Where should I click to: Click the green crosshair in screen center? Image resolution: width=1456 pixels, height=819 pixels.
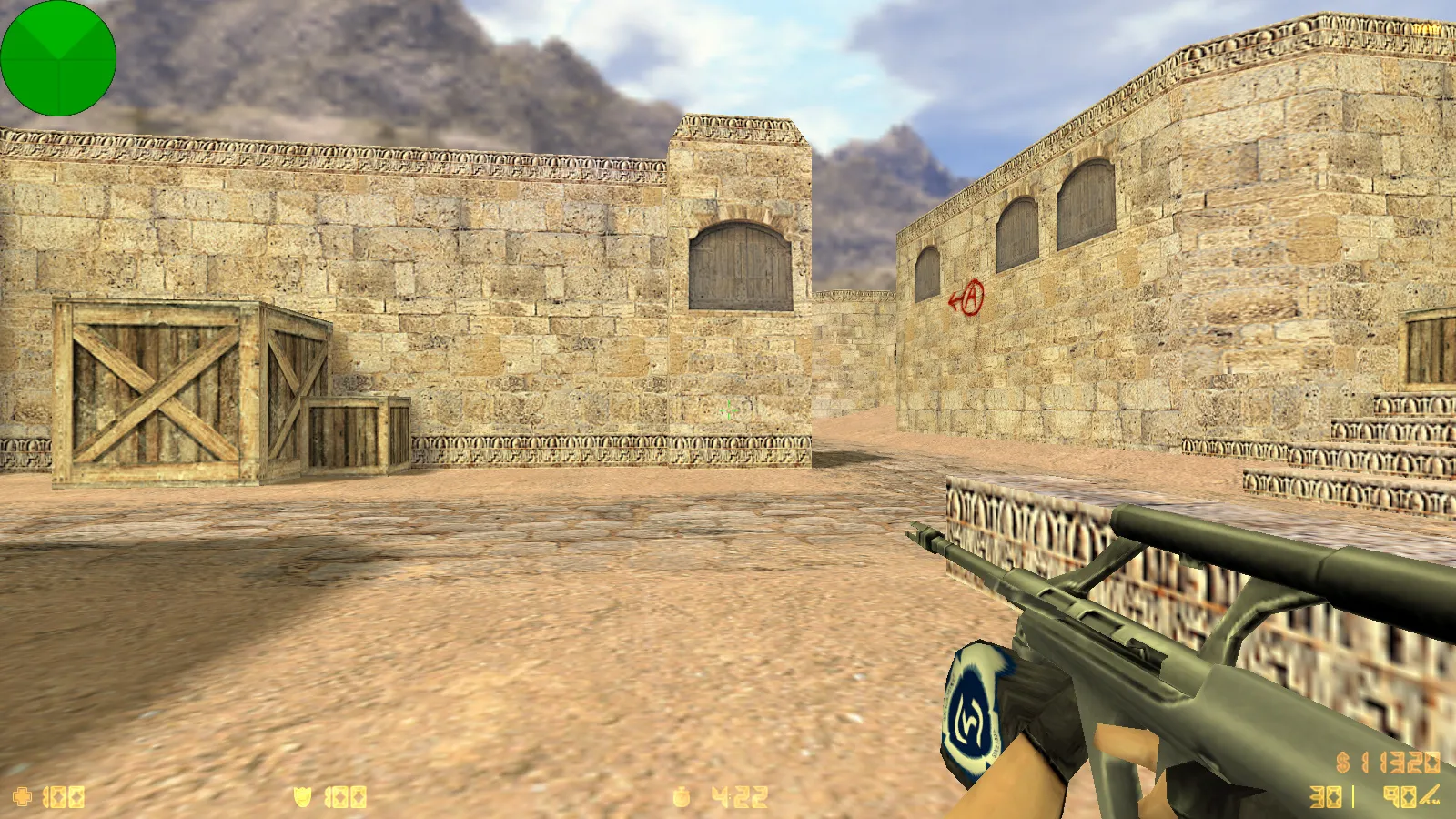(728, 411)
